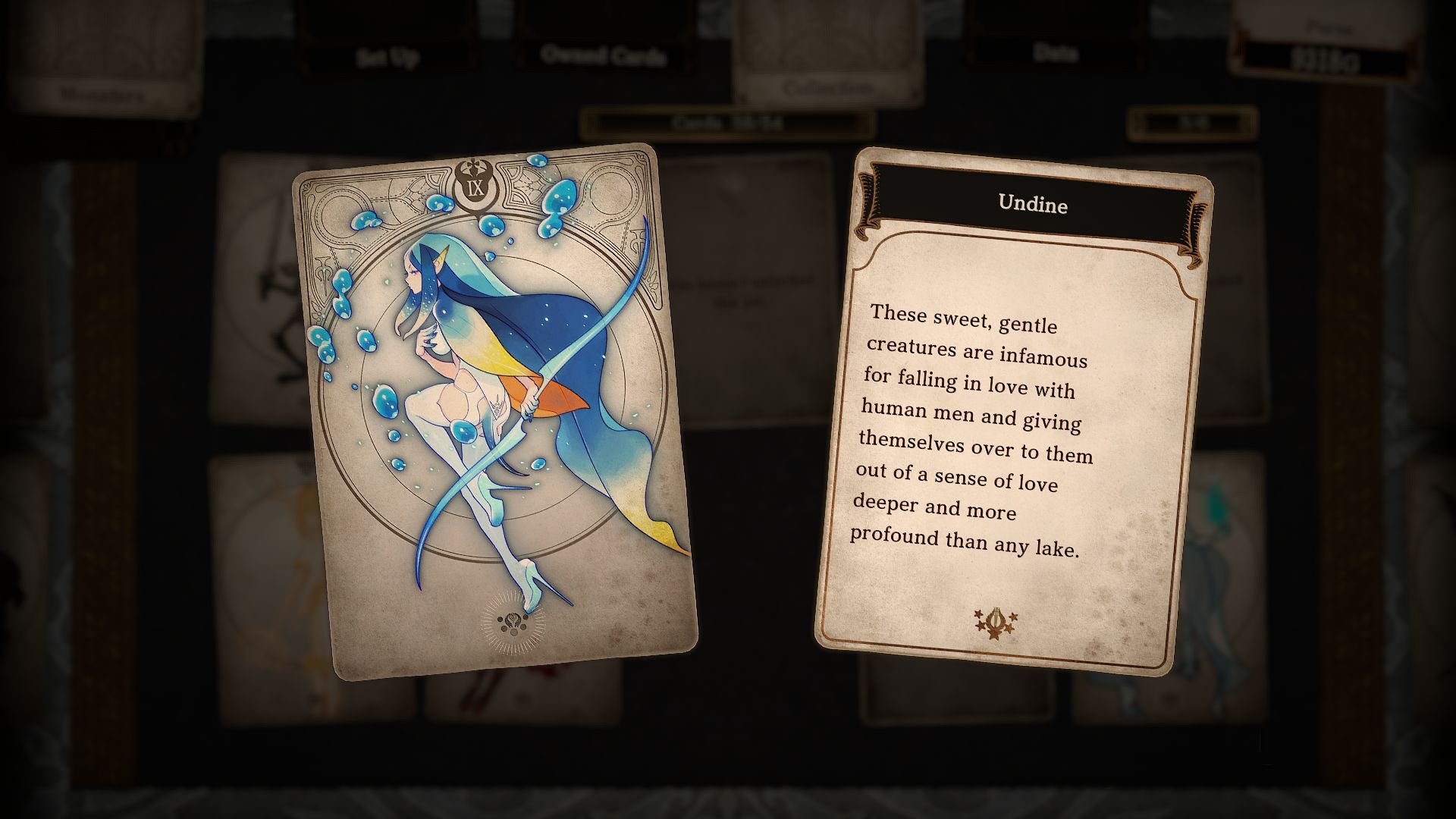Viewport: 1456px width, 819px height.
Task: Select the Owned Cards menu item
Action: pos(601,55)
